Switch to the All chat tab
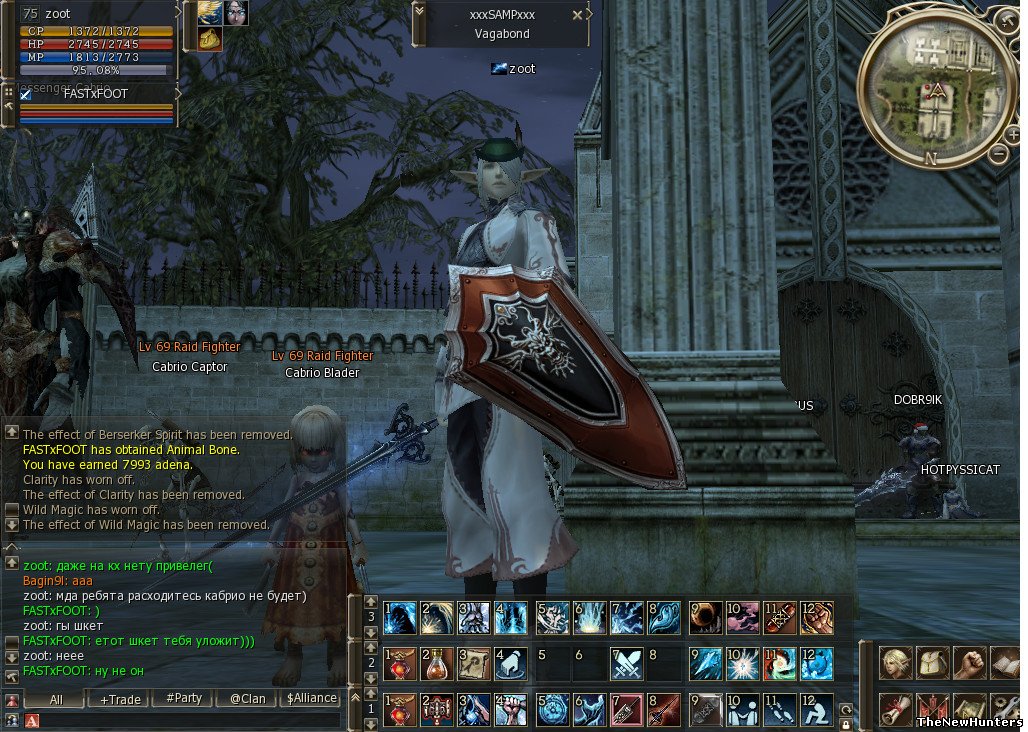 pos(55,699)
